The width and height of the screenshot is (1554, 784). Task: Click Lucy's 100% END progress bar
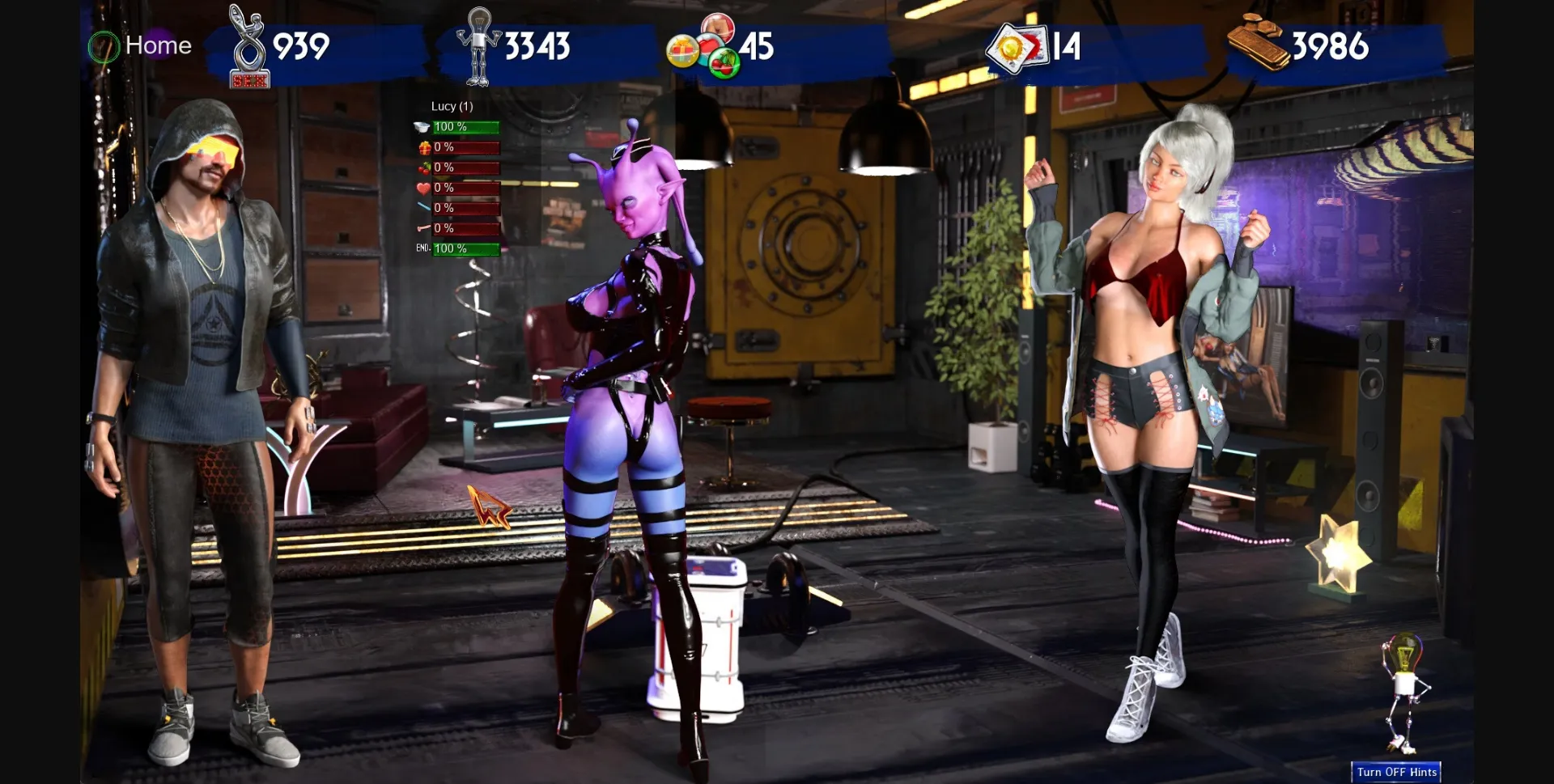coord(465,249)
